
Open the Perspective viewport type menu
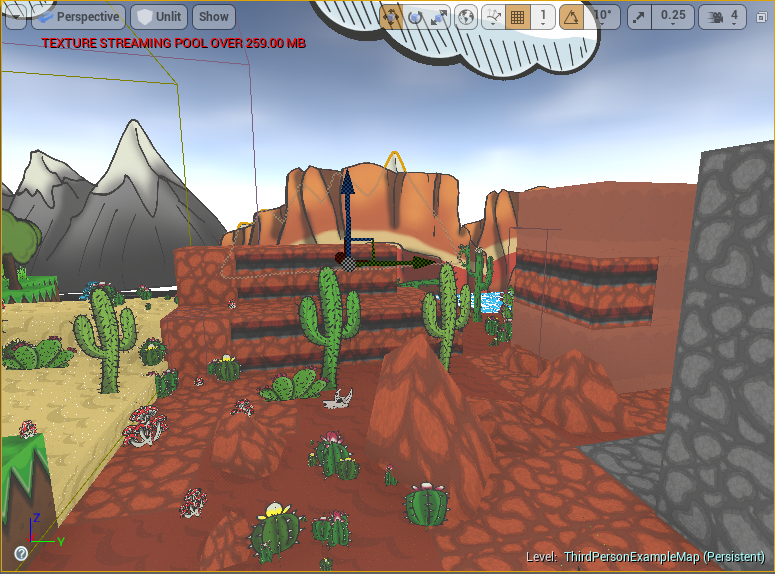pyautogui.click(x=78, y=17)
